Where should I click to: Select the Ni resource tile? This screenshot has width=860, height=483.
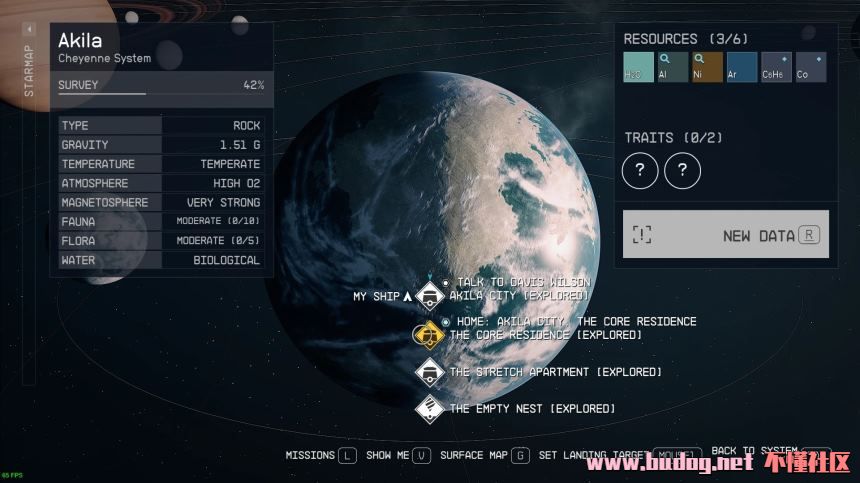tap(707, 68)
